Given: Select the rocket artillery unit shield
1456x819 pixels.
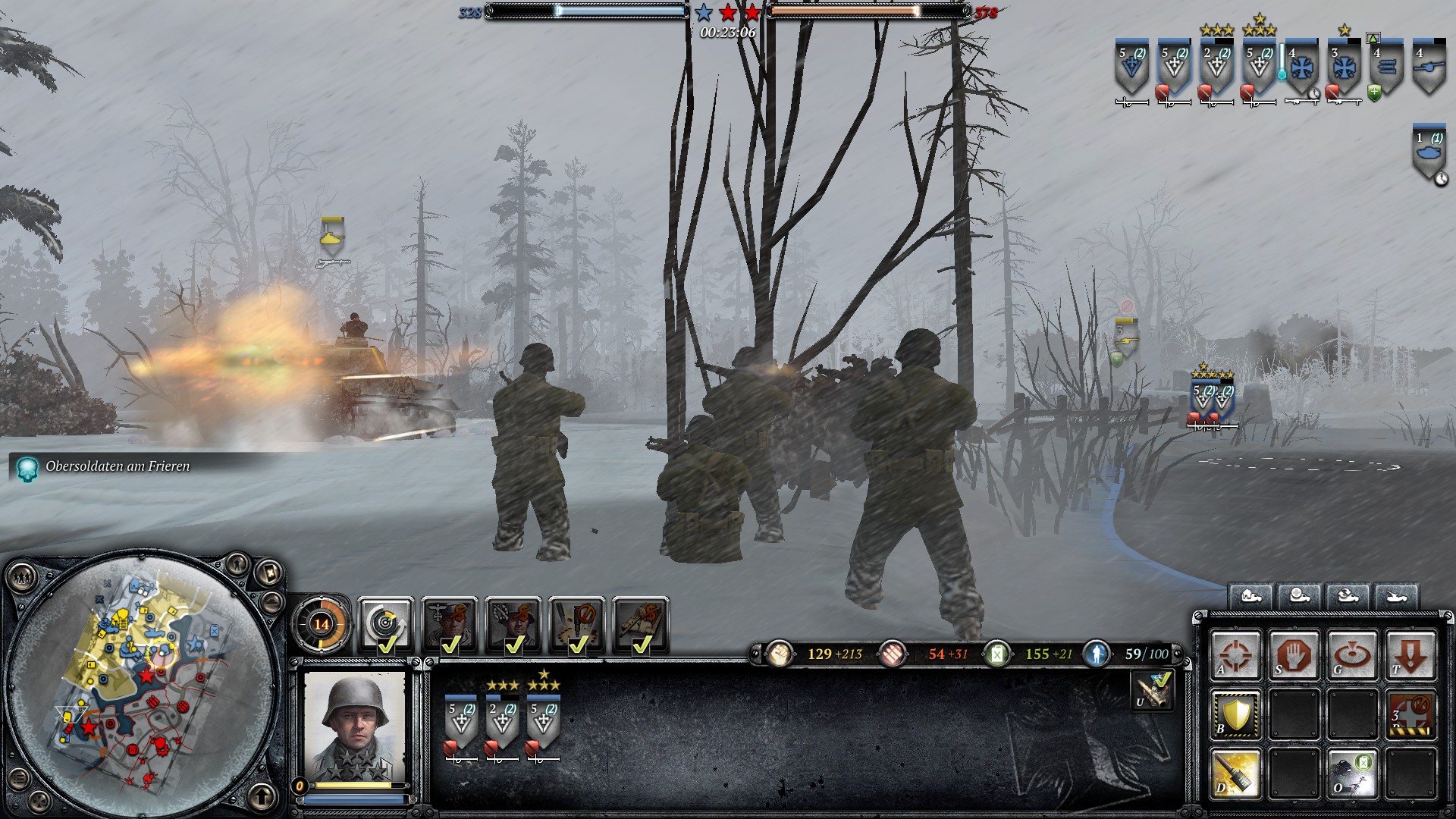Looking at the screenshot, I should (x=1386, y=67).
